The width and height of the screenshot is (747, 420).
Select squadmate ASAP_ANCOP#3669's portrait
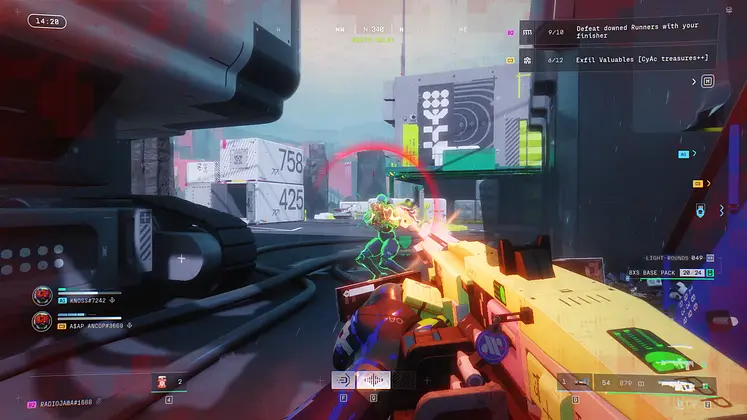(x=42, y=321)
